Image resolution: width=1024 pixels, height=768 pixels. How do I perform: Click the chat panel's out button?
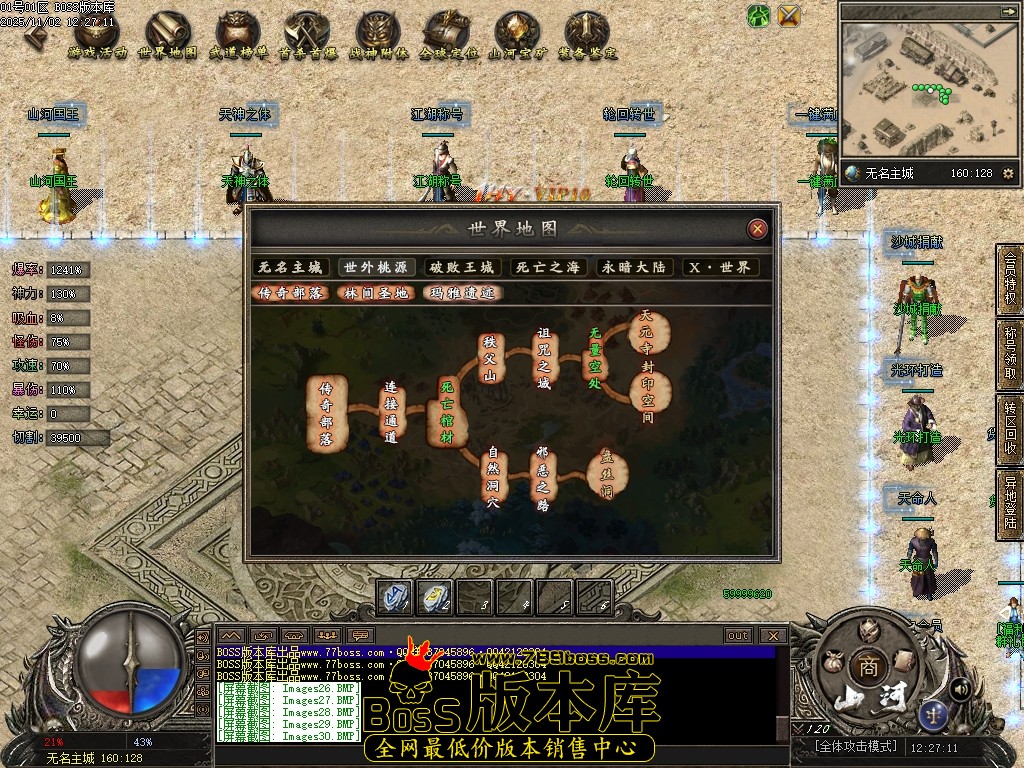[x=738, y=635]
